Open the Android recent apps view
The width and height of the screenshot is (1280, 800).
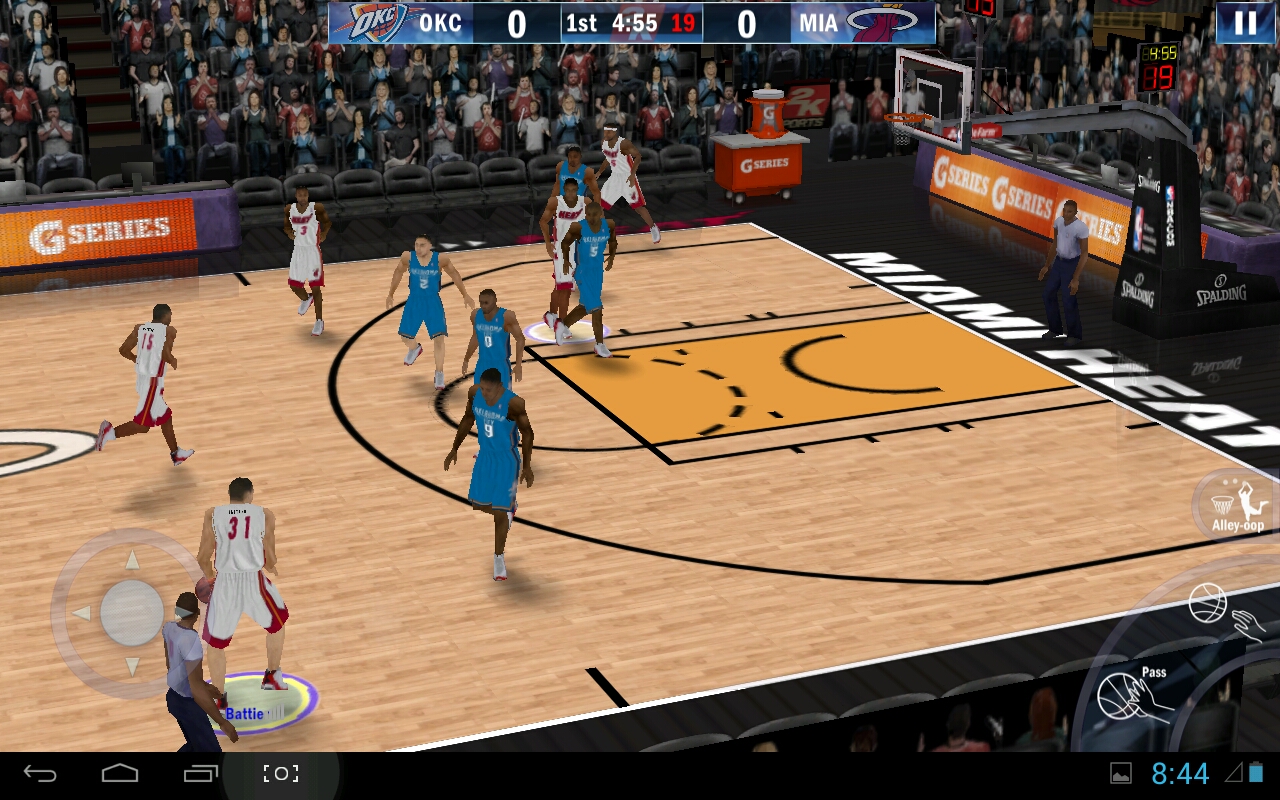[x=200, y=773]
